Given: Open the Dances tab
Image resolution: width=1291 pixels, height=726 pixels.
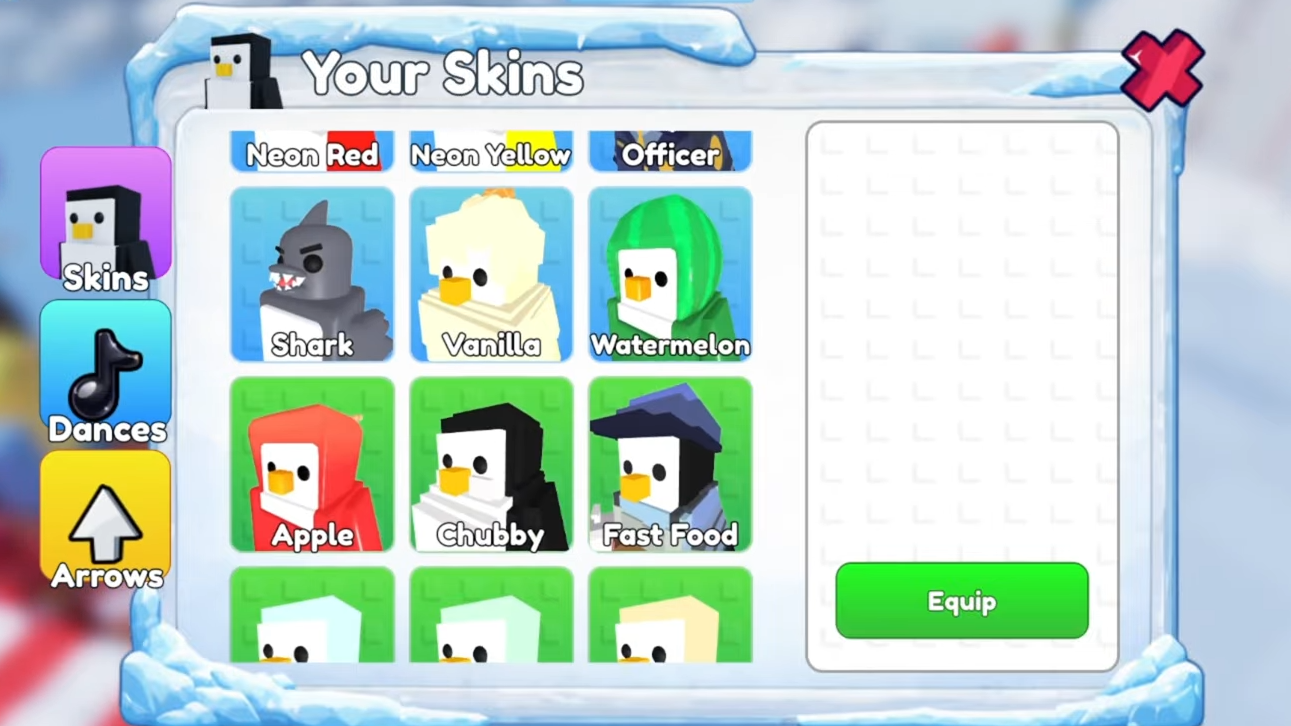Looking at the screenshot, I should coord(106,372).
